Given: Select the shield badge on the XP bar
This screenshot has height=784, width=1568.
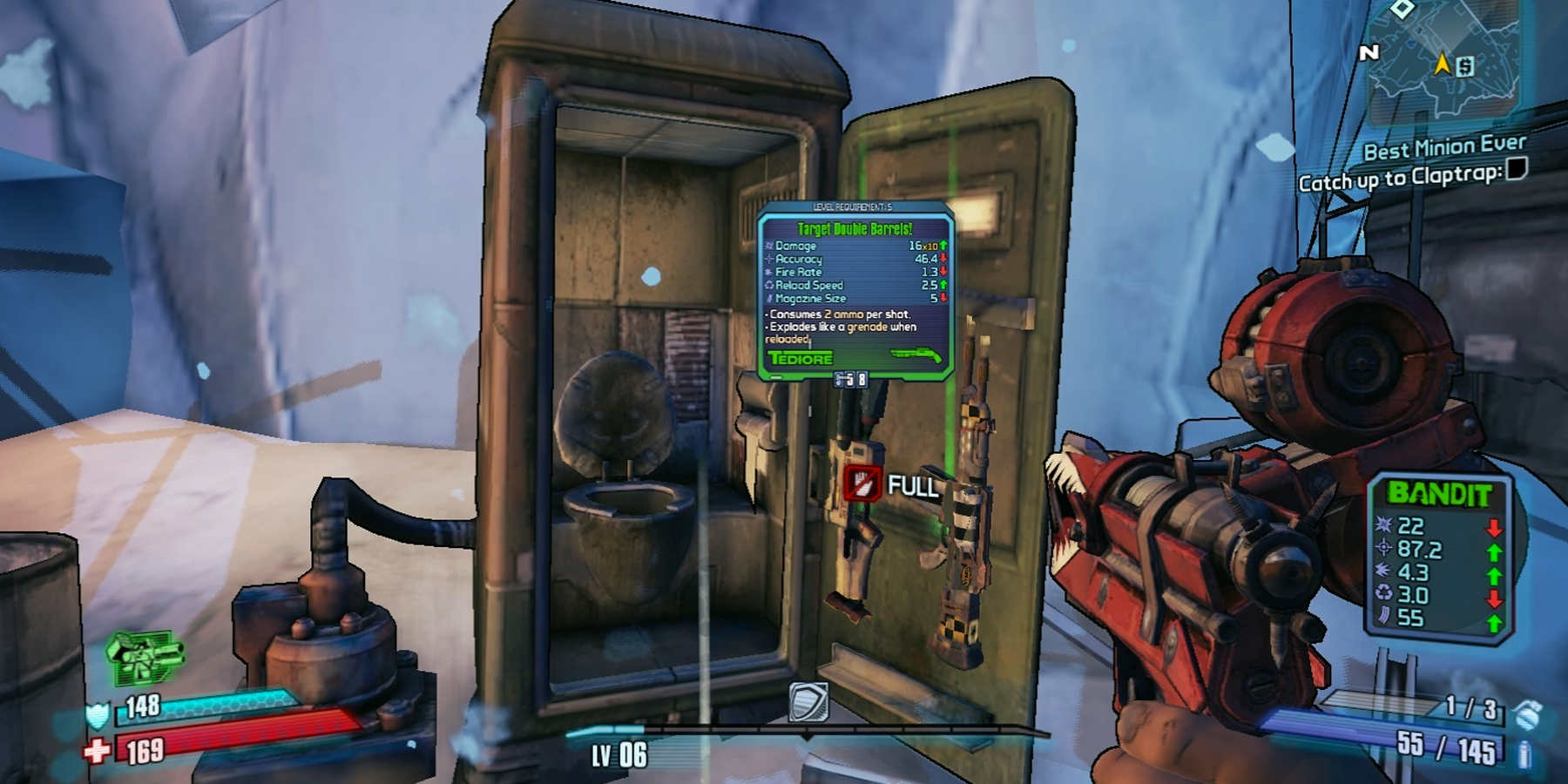Looking at the screenshot, I should (808, 702).
